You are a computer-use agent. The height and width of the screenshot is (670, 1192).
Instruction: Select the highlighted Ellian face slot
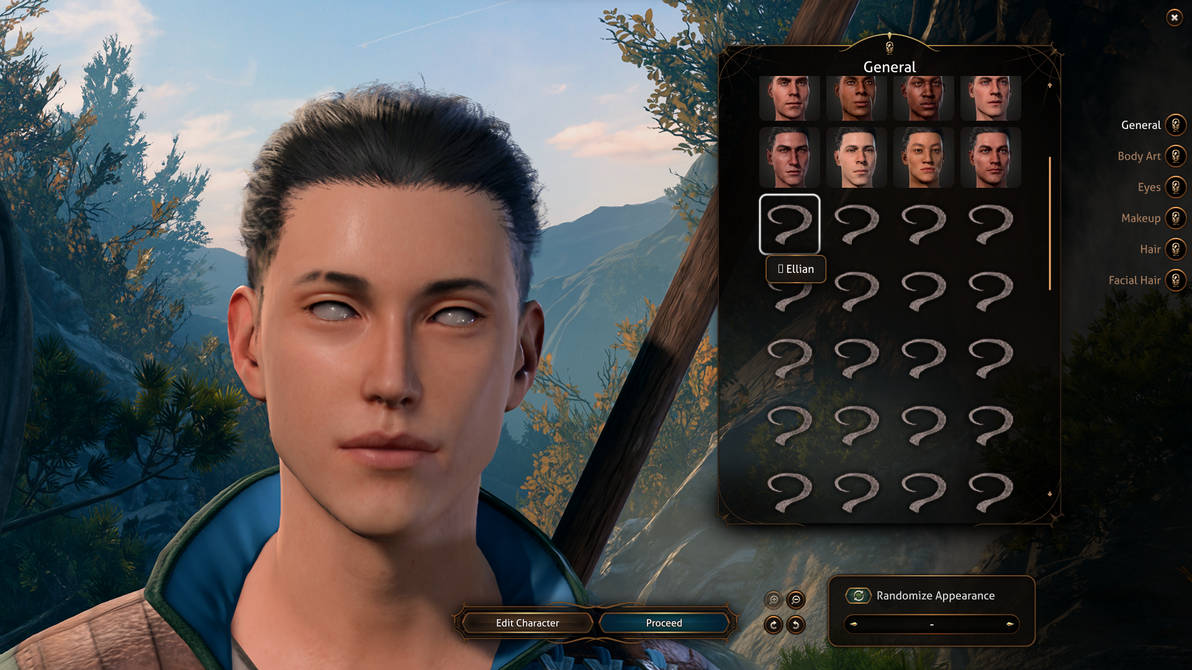(790, 224)
